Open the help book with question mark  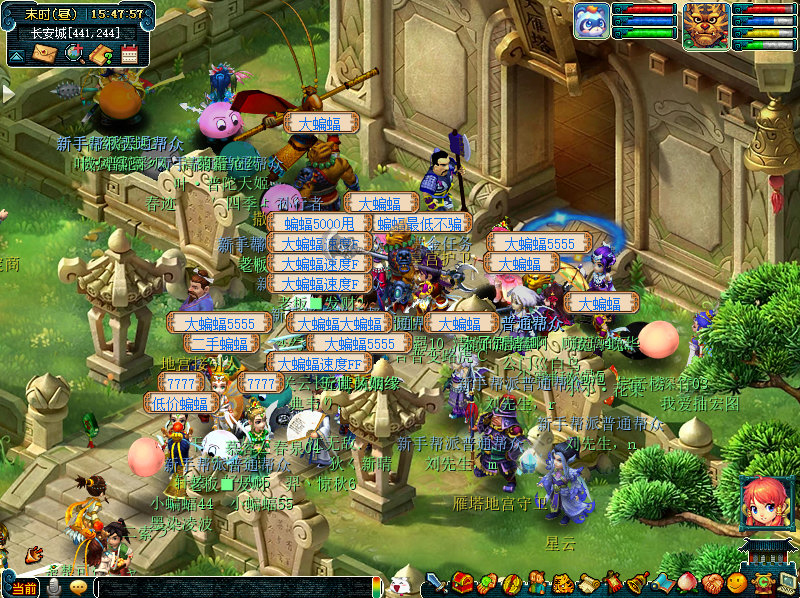(x=100, y=54)
